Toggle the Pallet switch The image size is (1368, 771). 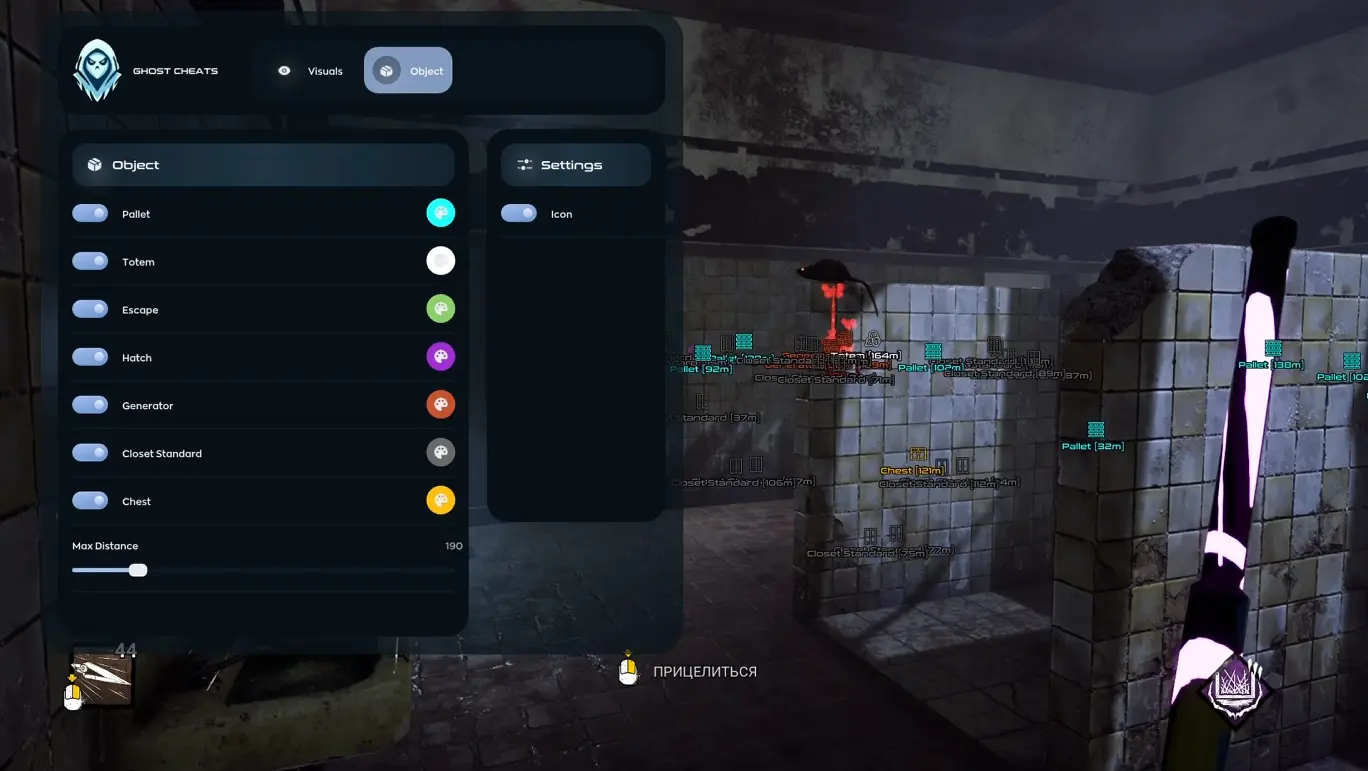(x=90, y=213)
